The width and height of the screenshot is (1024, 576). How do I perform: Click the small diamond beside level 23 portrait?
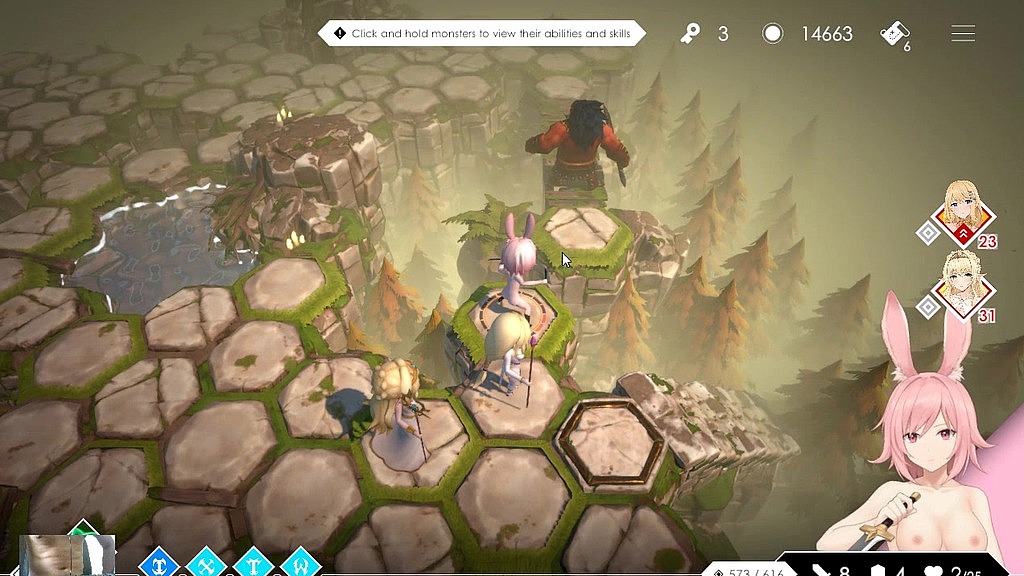click(x=927, y=233)
